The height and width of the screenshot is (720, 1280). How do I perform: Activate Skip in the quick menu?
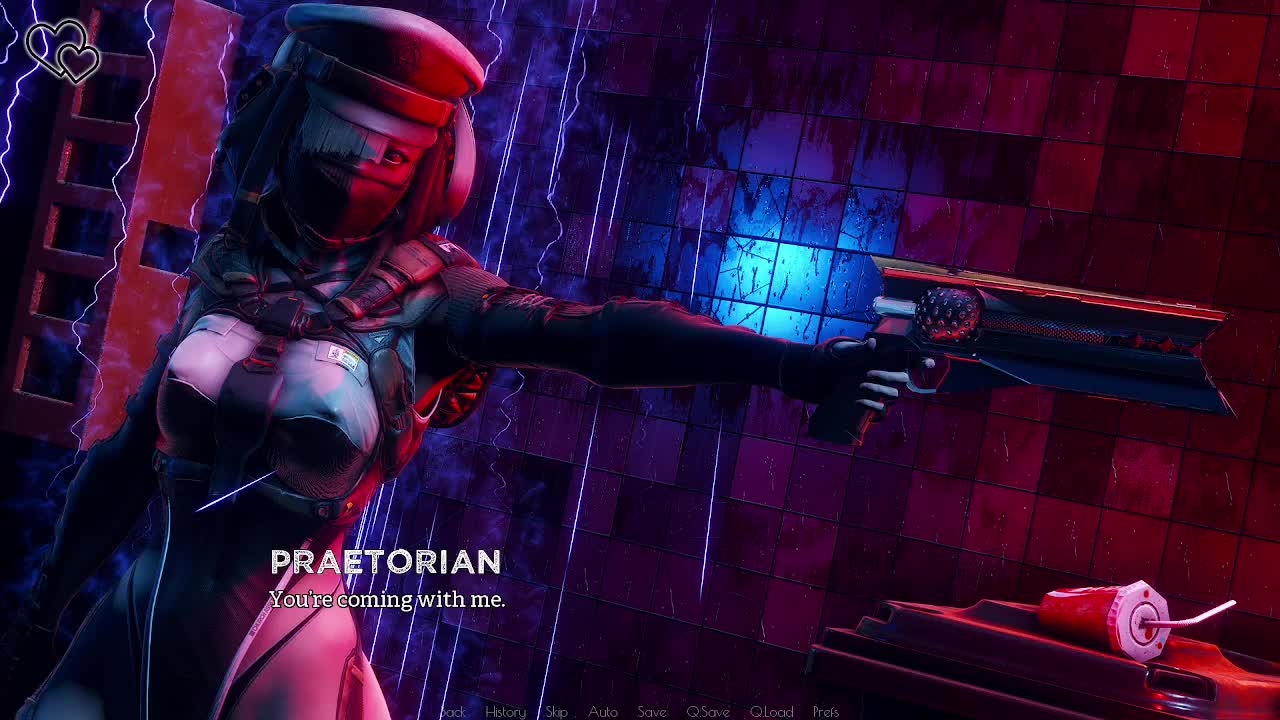(x=557, y=712)
